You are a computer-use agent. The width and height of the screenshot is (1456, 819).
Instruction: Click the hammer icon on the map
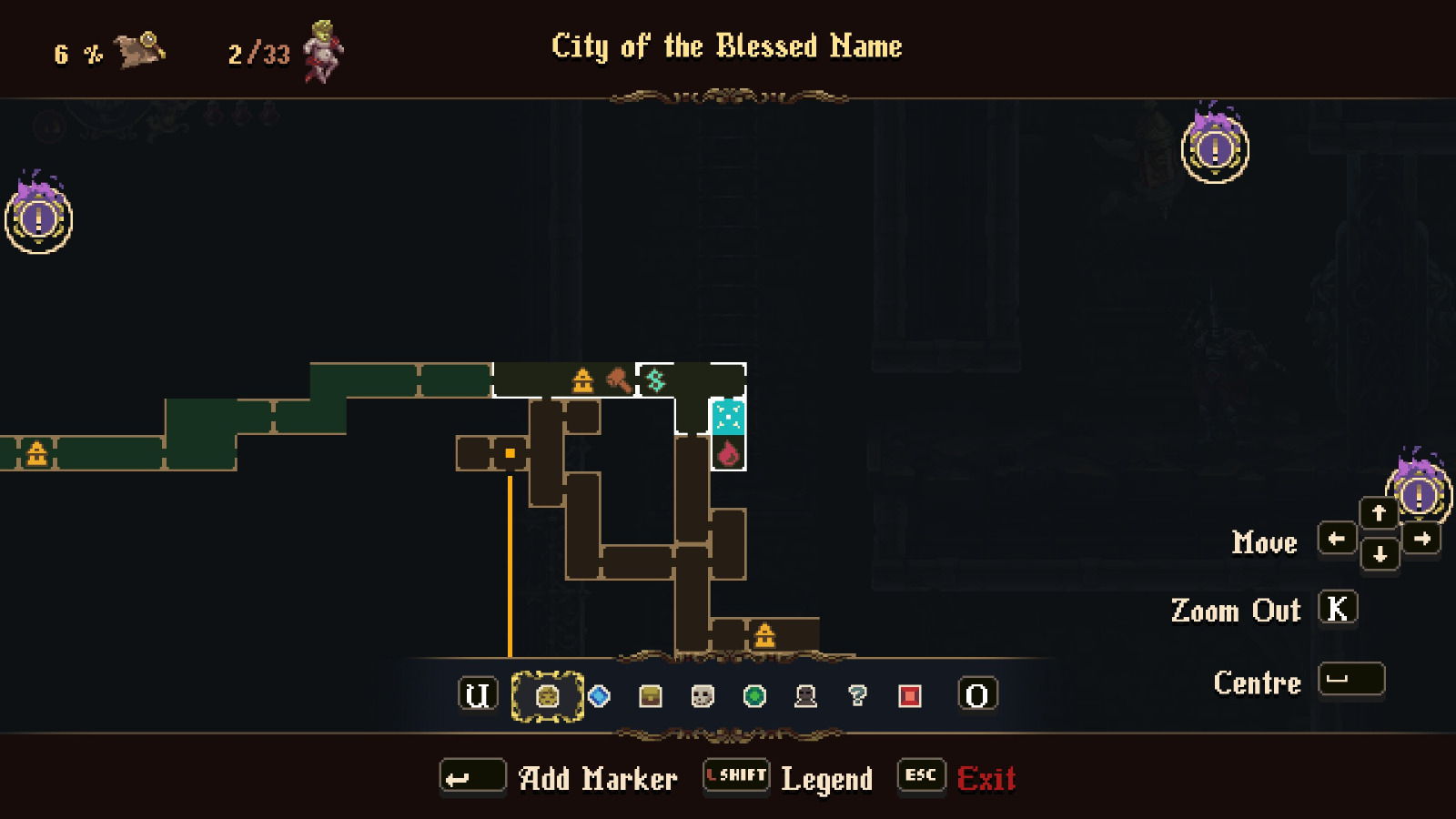[618, 379]
